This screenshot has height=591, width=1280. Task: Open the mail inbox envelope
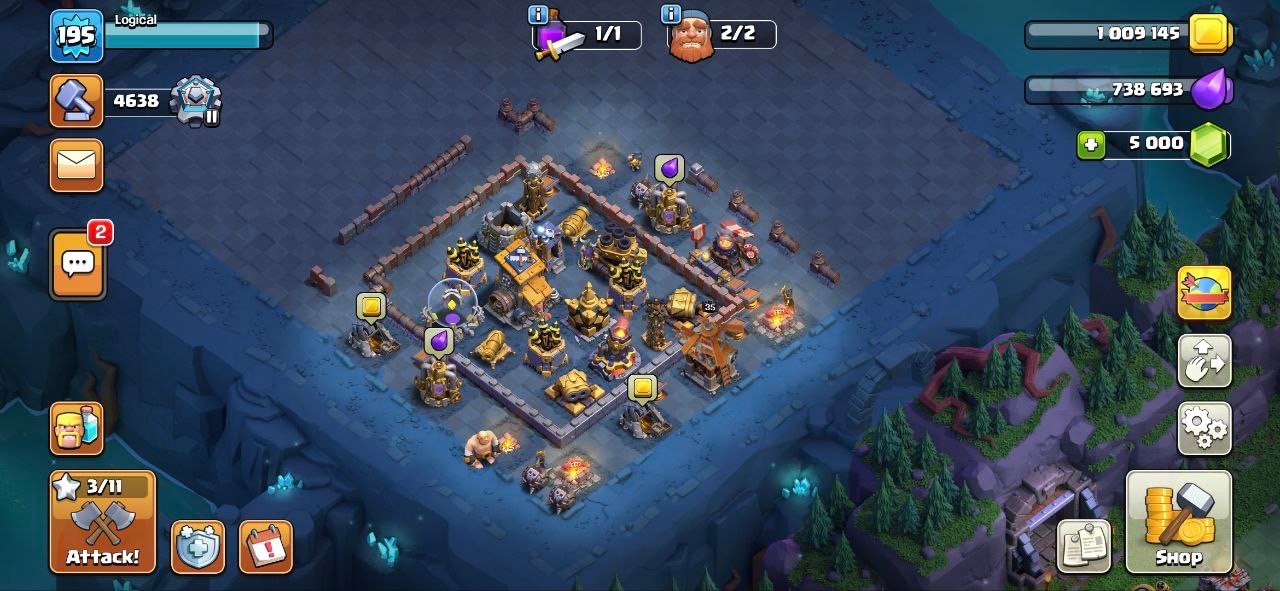click(x=77, y=165)
